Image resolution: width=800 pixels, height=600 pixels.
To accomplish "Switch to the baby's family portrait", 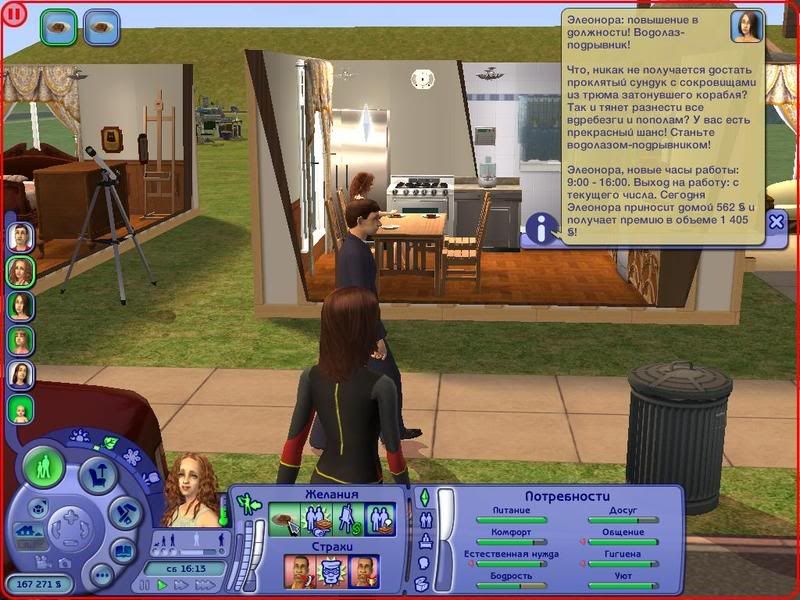I will point(21,409).
